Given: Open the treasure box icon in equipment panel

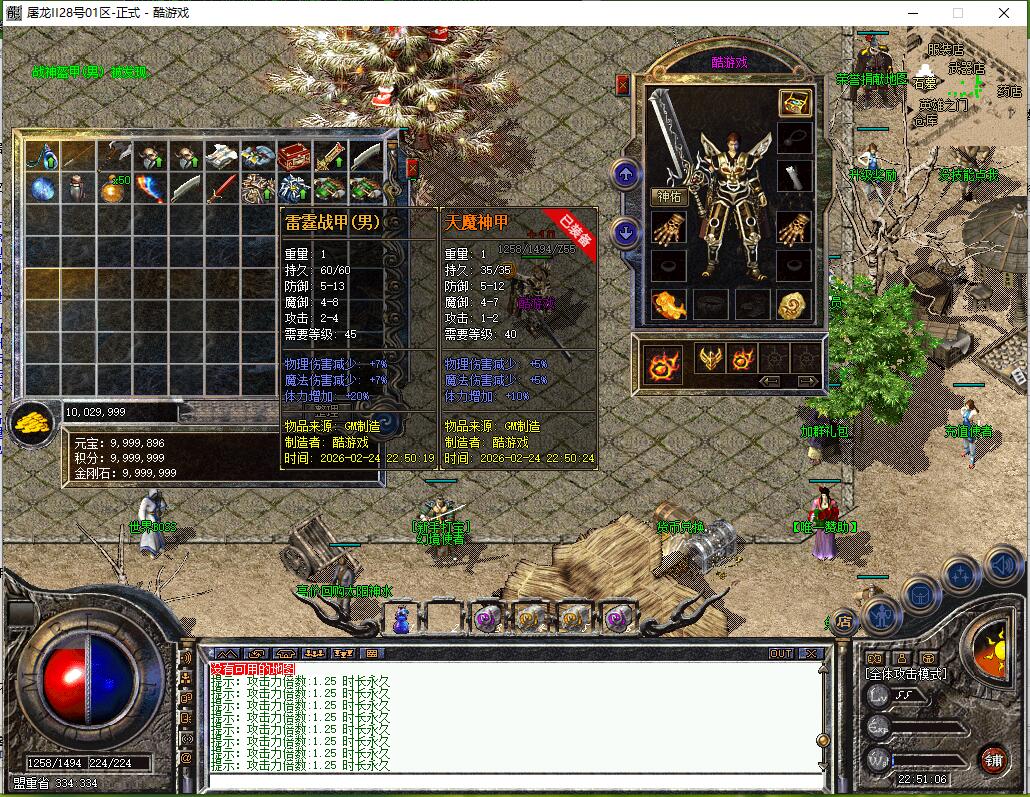Looking at the screenshot, I should (x=795, y=103).
